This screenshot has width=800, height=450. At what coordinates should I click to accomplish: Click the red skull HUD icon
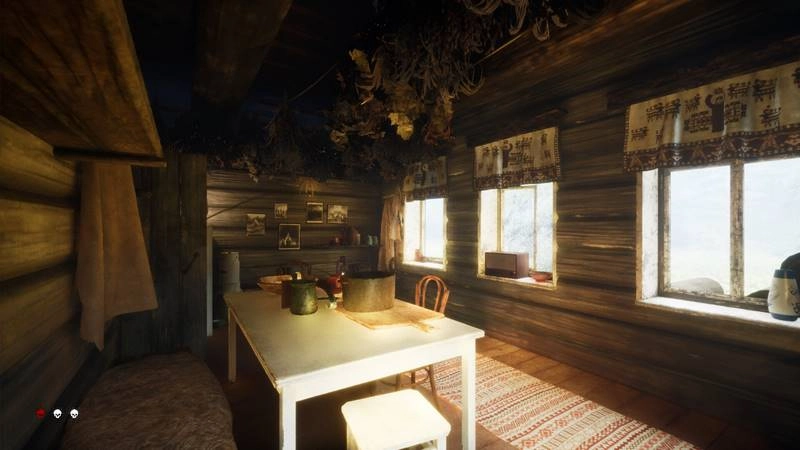click(40, 413)
